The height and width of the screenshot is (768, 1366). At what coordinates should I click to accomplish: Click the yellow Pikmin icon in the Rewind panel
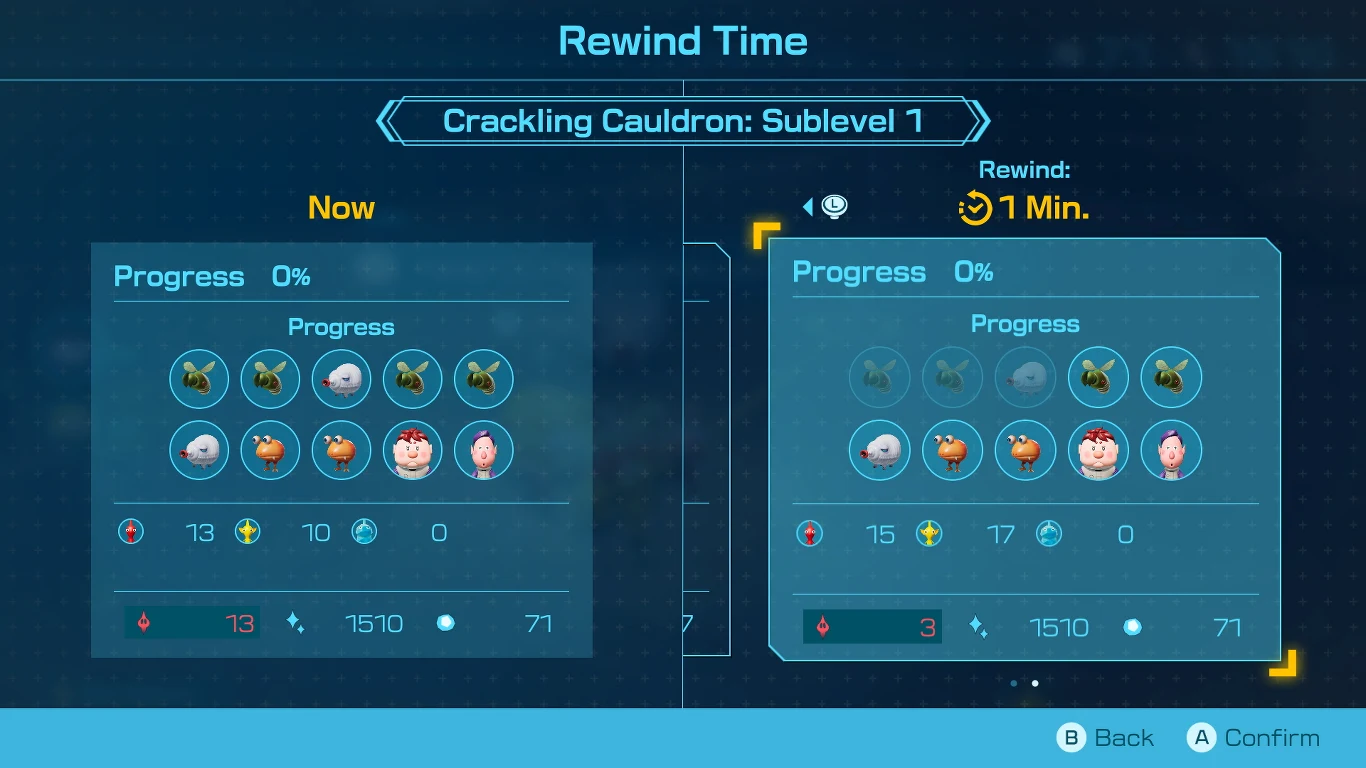pos(930,535)
